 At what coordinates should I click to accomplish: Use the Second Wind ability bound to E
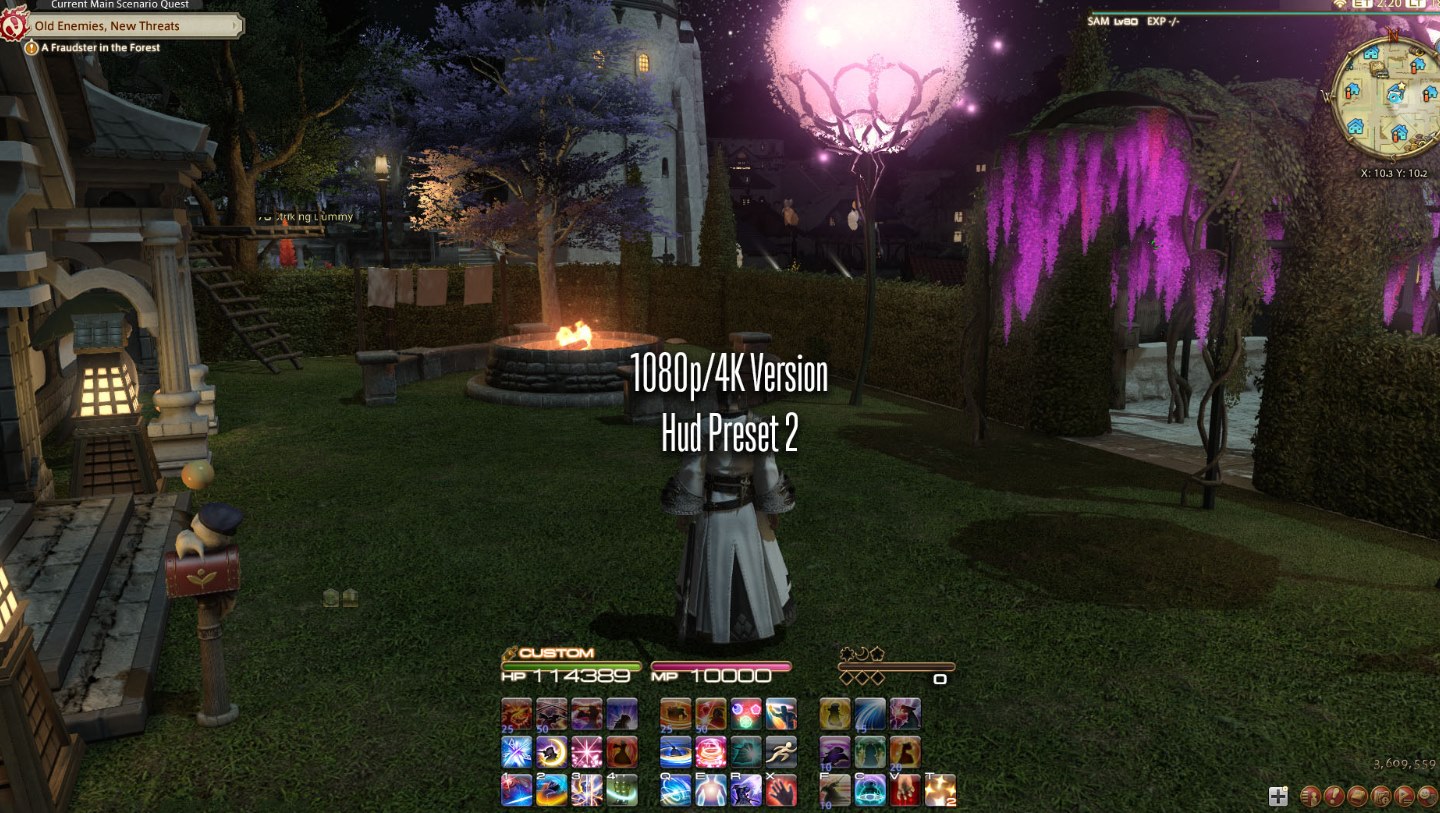pos(714,789)
